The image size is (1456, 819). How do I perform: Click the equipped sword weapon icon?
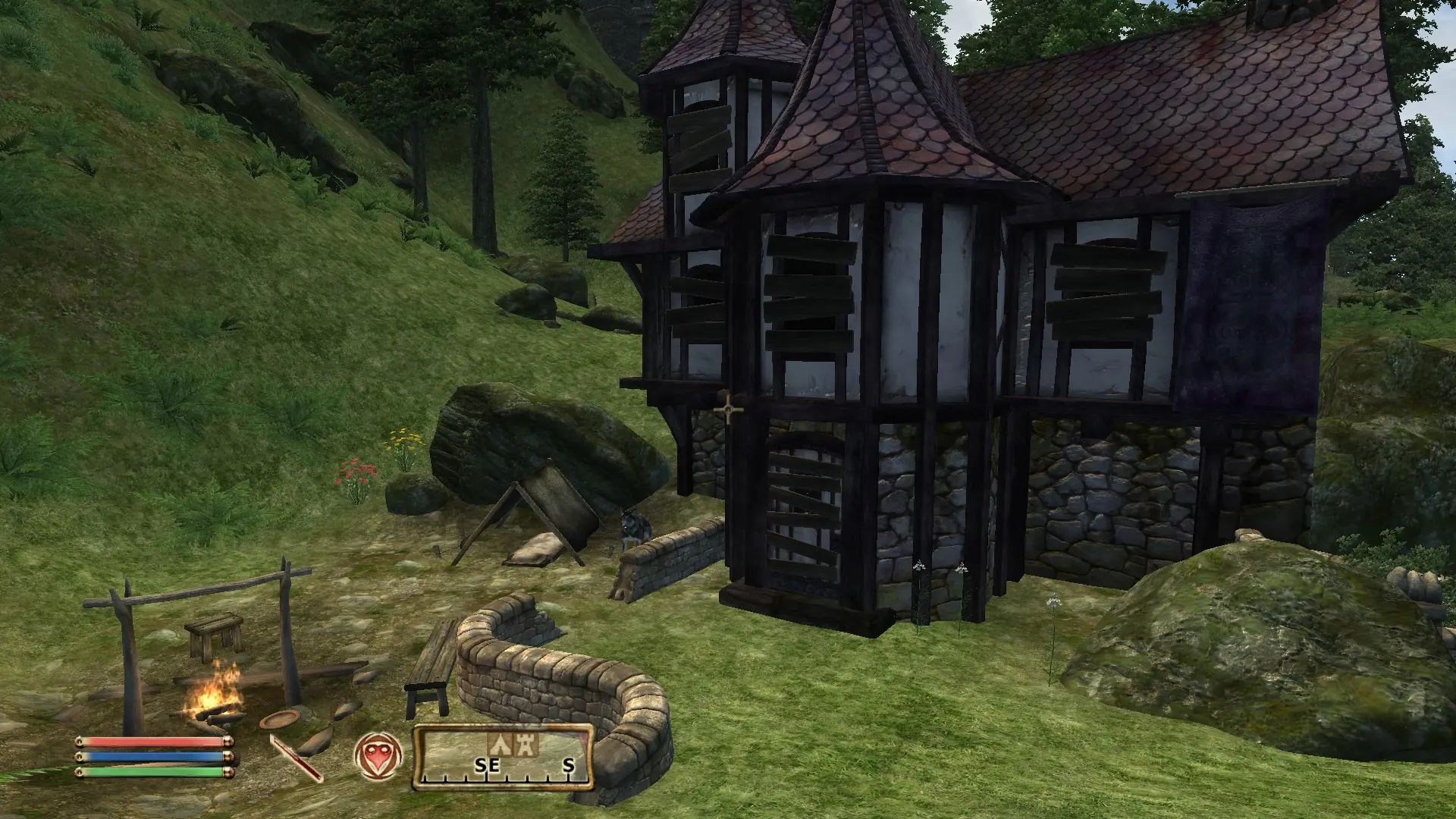click(297, 758)
